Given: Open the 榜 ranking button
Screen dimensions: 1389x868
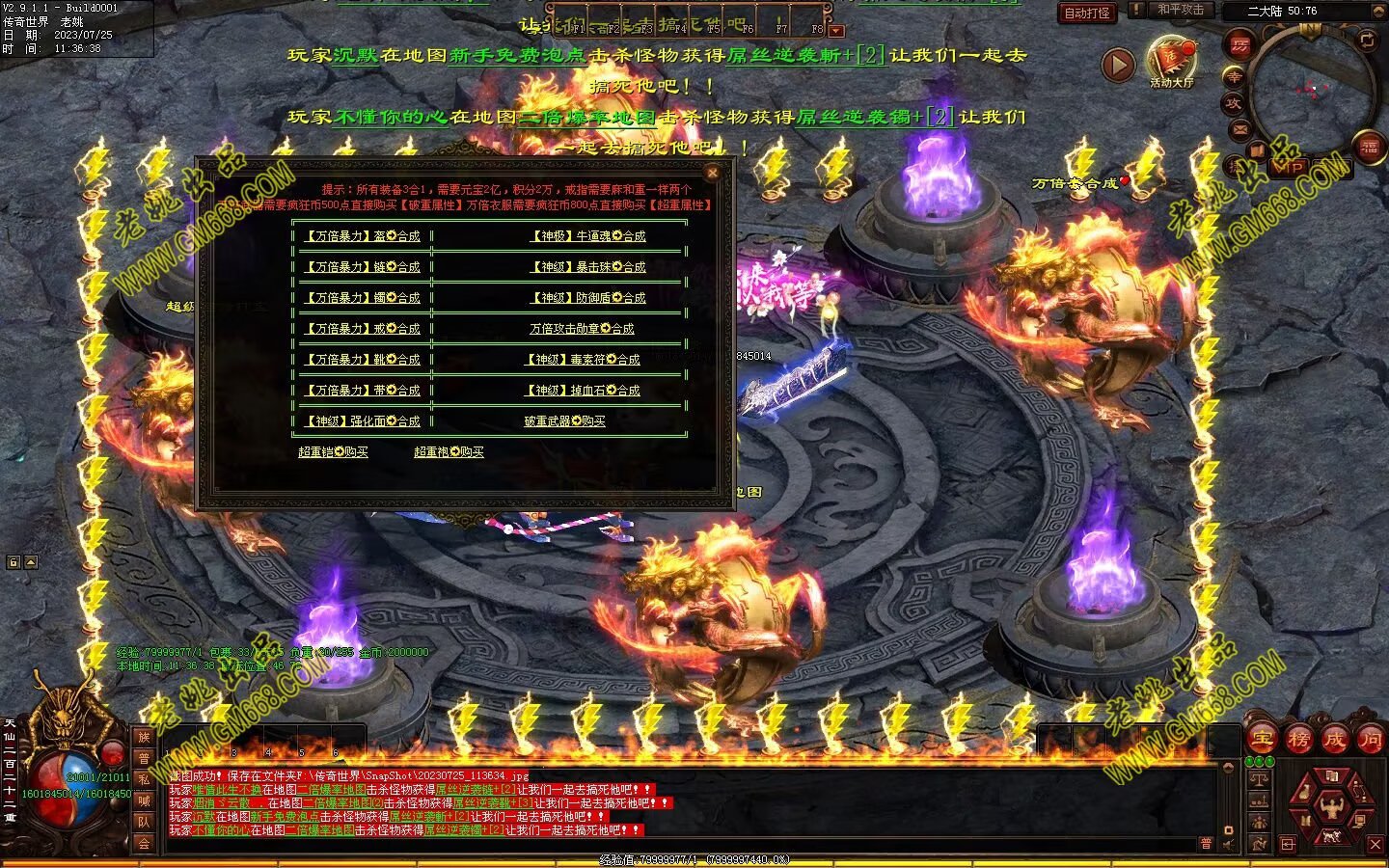Looking at the screenshot, I should [1298, 740].
